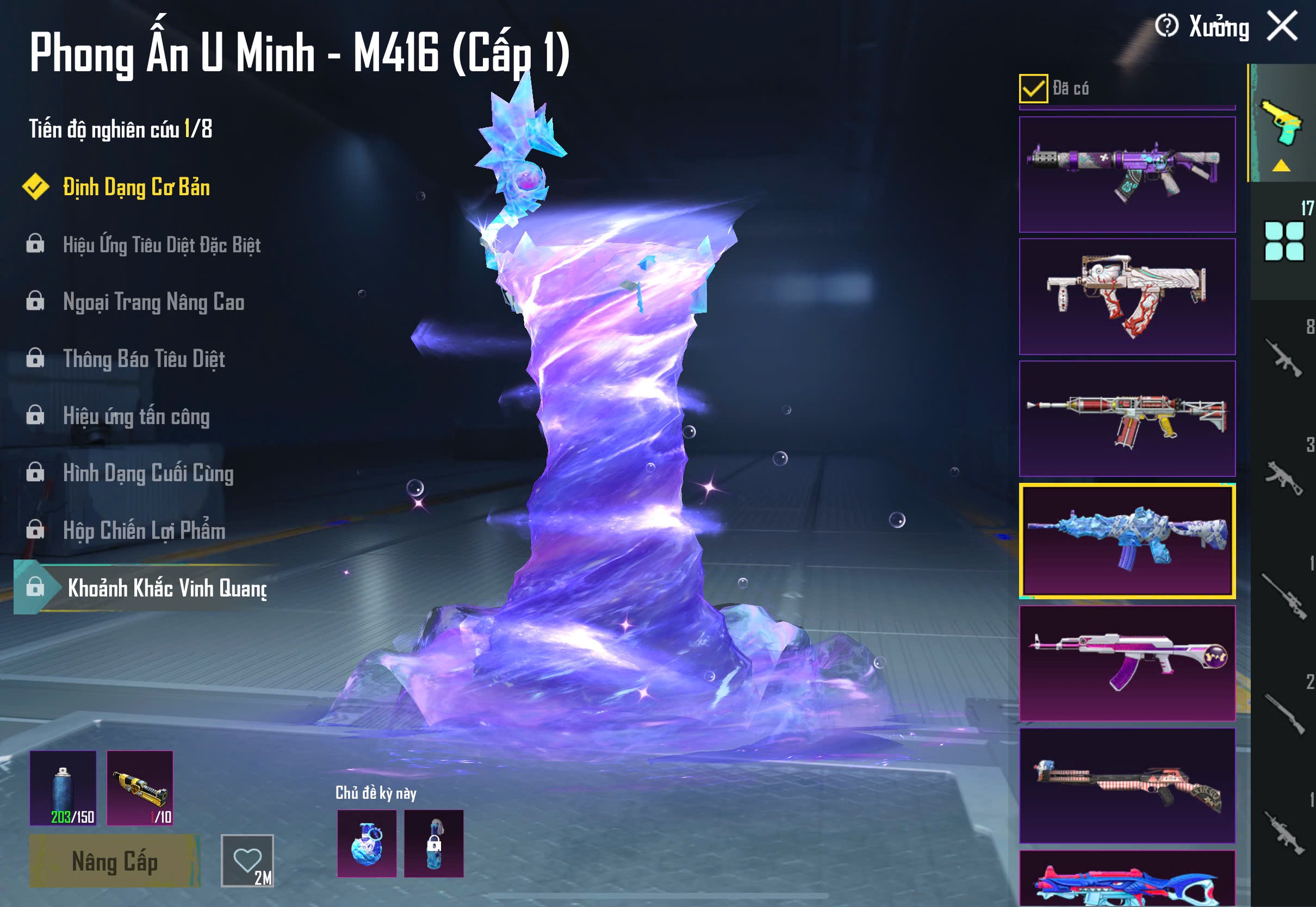
Task: Select the Định Dạng Cơ Bản stage
Action: [x=136, y=188]
